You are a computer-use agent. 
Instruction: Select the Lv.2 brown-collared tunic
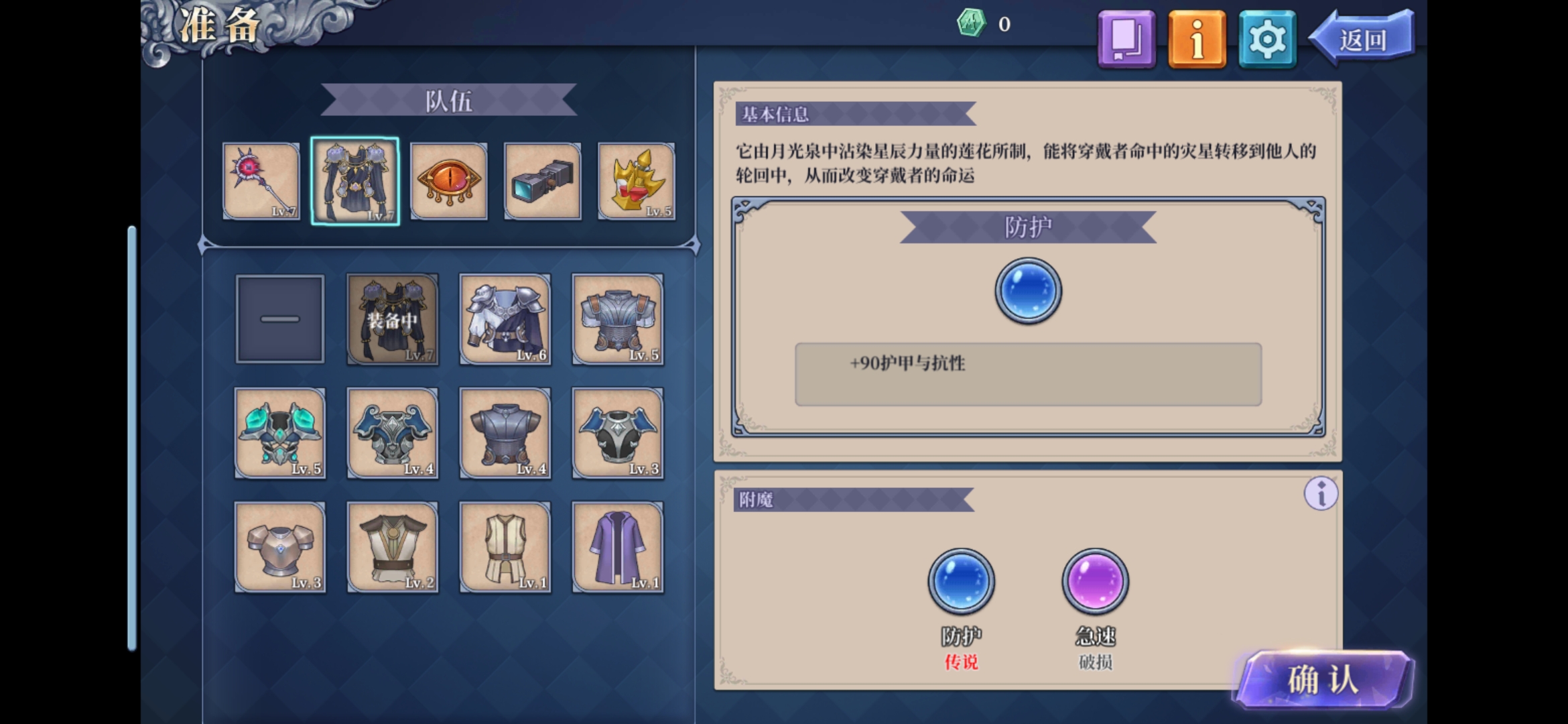pyautogui.click(x=393, y=547)
